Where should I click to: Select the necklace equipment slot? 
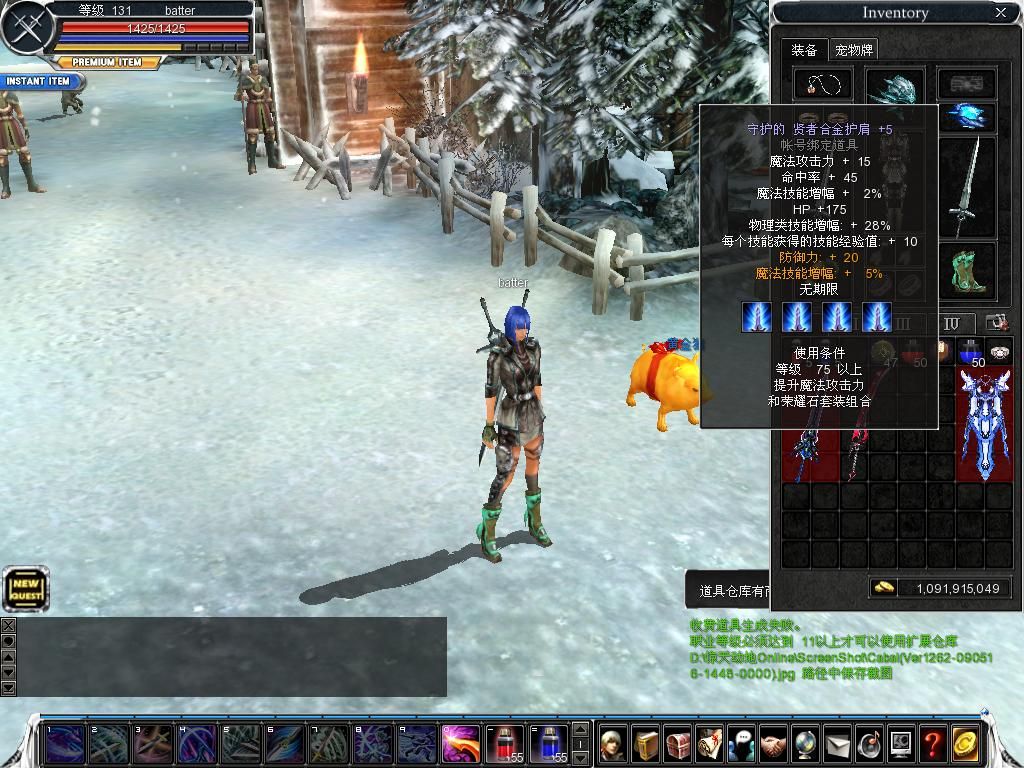pyautogui.click(x=822, y=84)
